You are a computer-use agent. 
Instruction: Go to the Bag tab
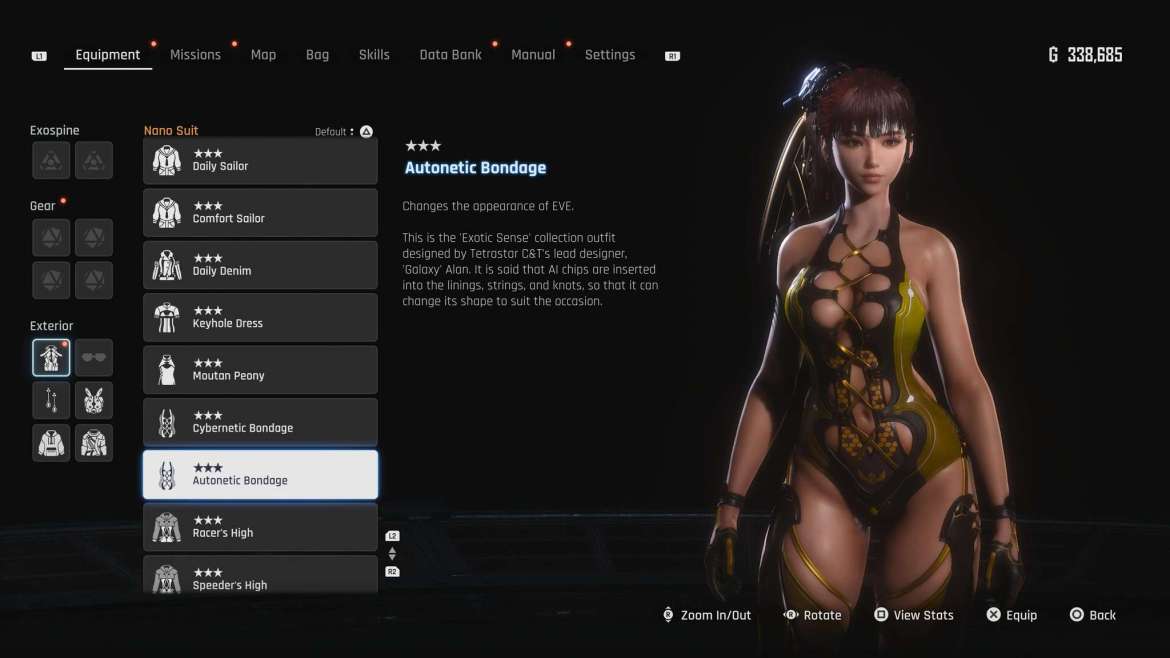(317, 55)
